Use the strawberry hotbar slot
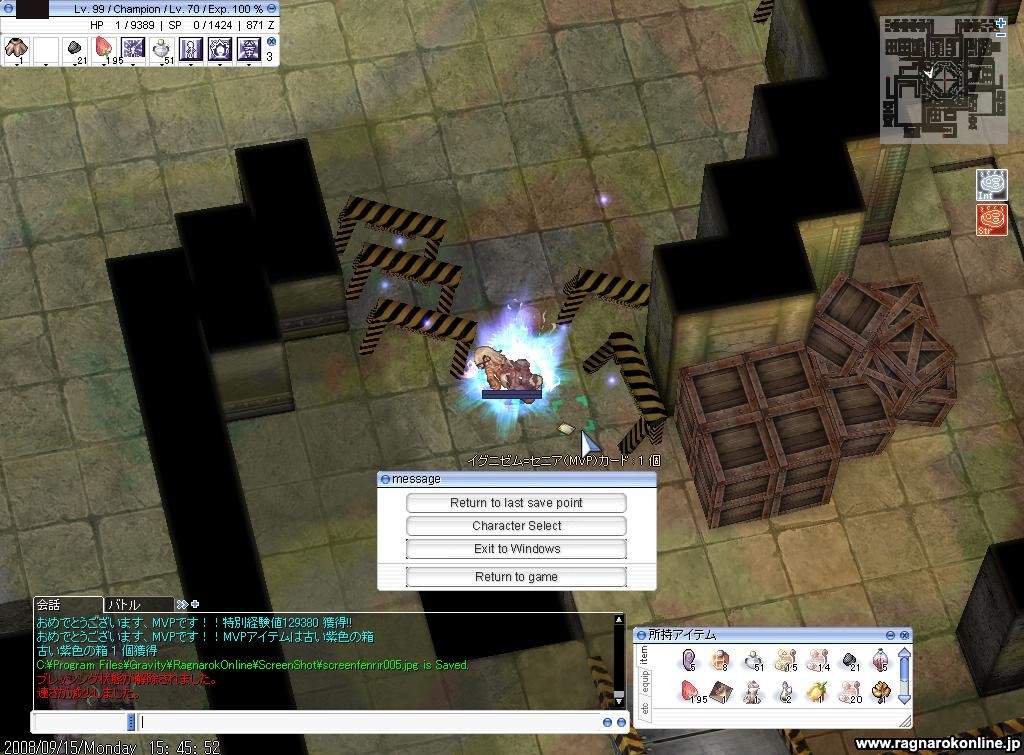Image resolution: width=1024 pixels, height=755 pixels. point(103,47)
